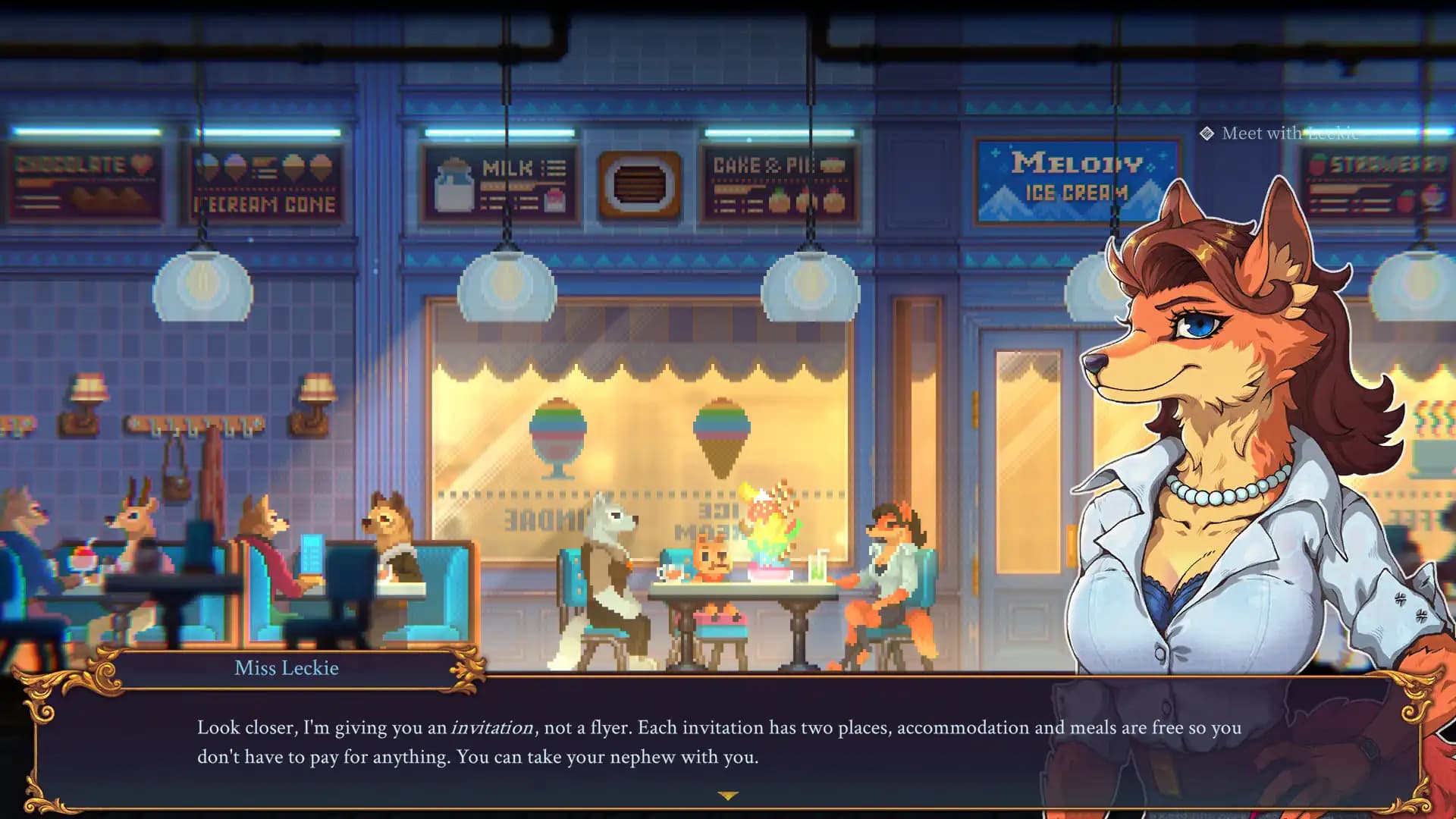The image size is (1456, 819).
Task: Advance dialogue with the yellow arrow
Action: click(x=727, y=795)
